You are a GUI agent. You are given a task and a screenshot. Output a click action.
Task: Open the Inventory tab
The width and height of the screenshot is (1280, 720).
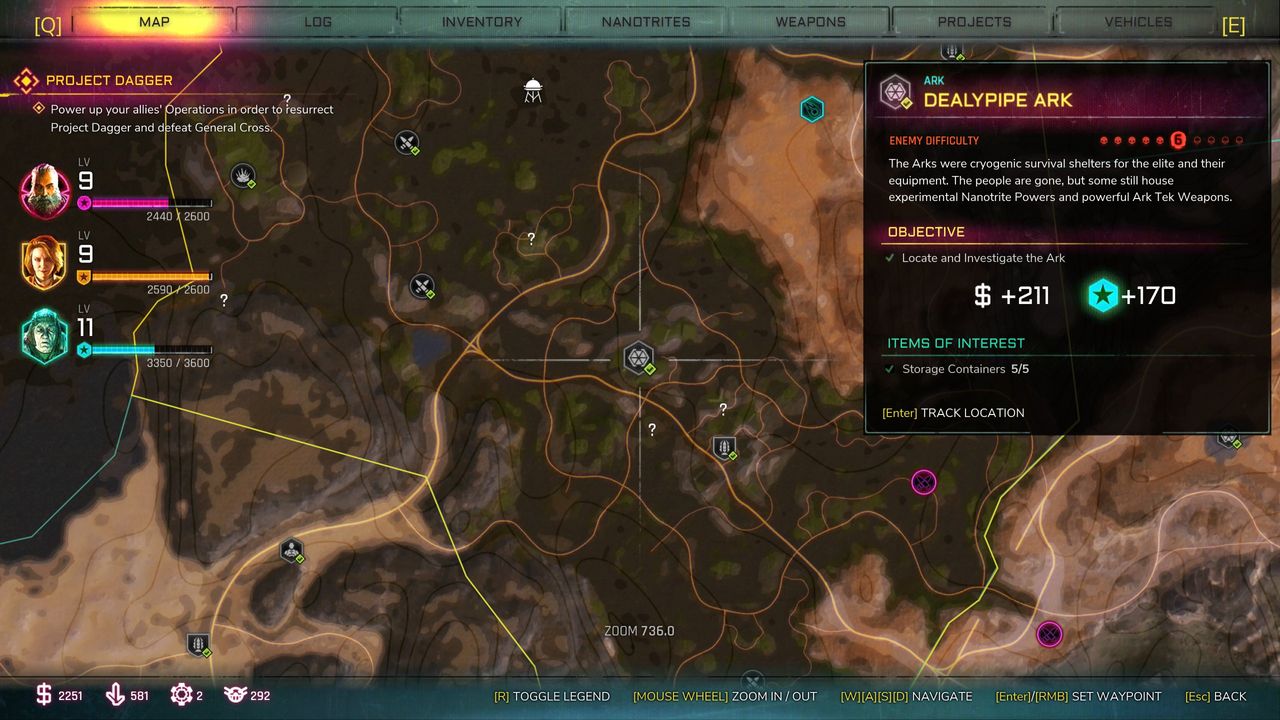click(x=482, y=22)
